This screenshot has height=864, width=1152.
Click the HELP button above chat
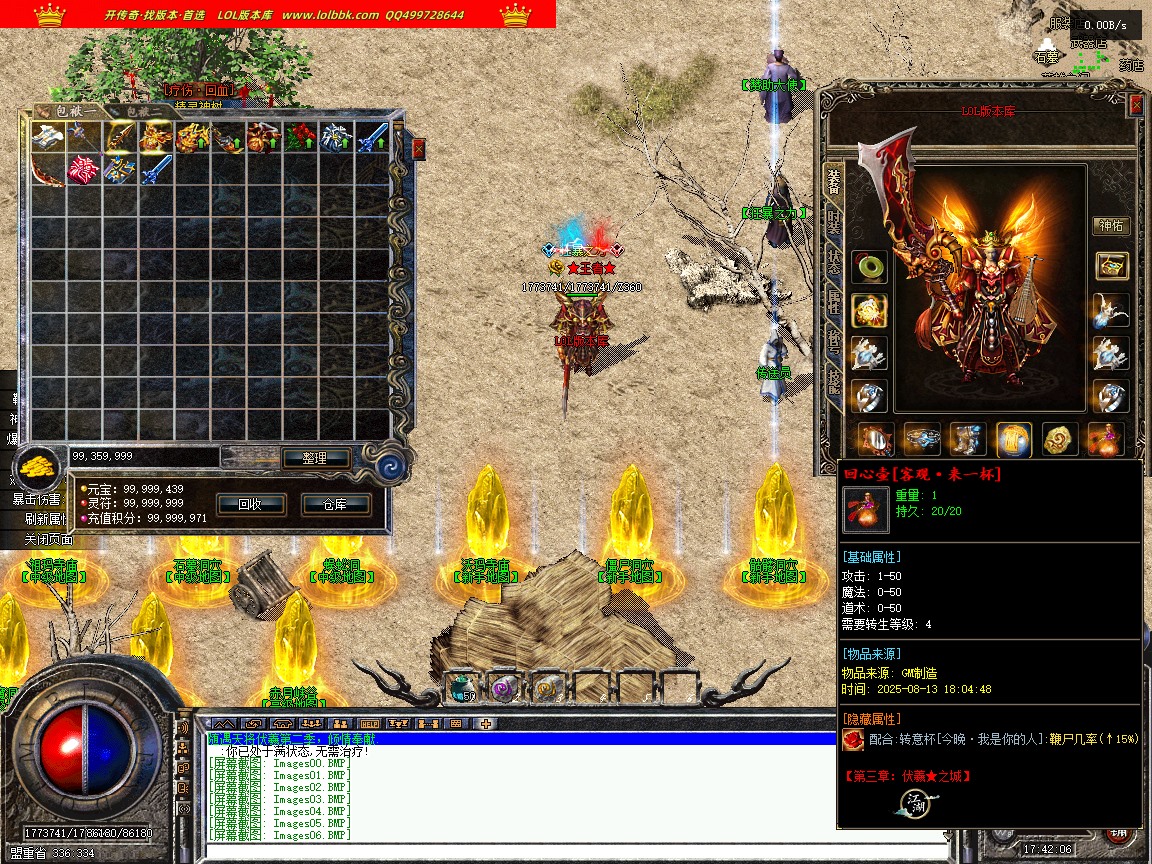click(x=368, y=723)
